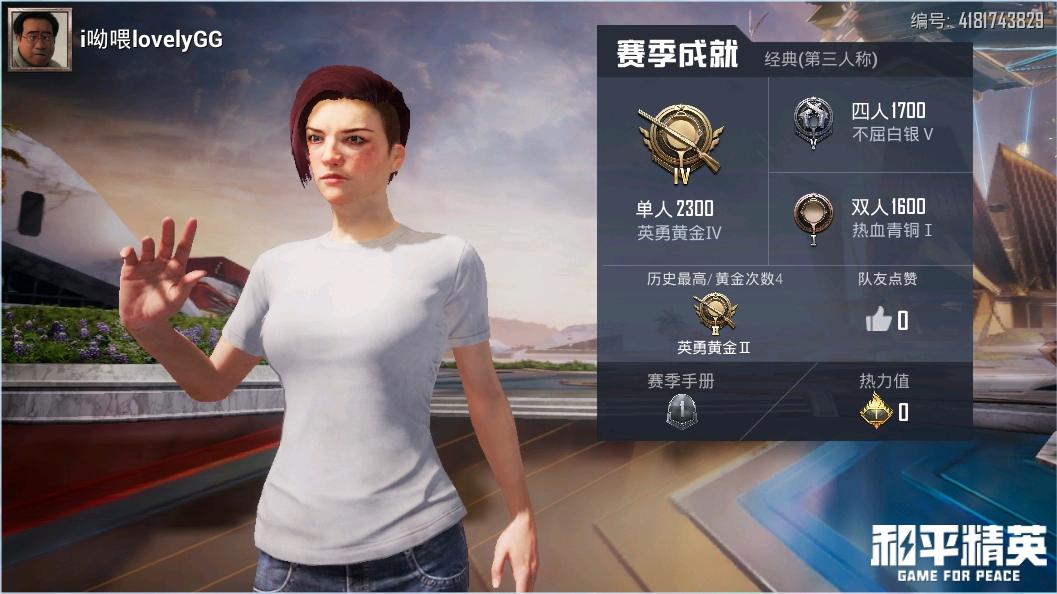Tap the 队友点赞 thumbs-up icon

pyautogui.click(x=878, y=320)
